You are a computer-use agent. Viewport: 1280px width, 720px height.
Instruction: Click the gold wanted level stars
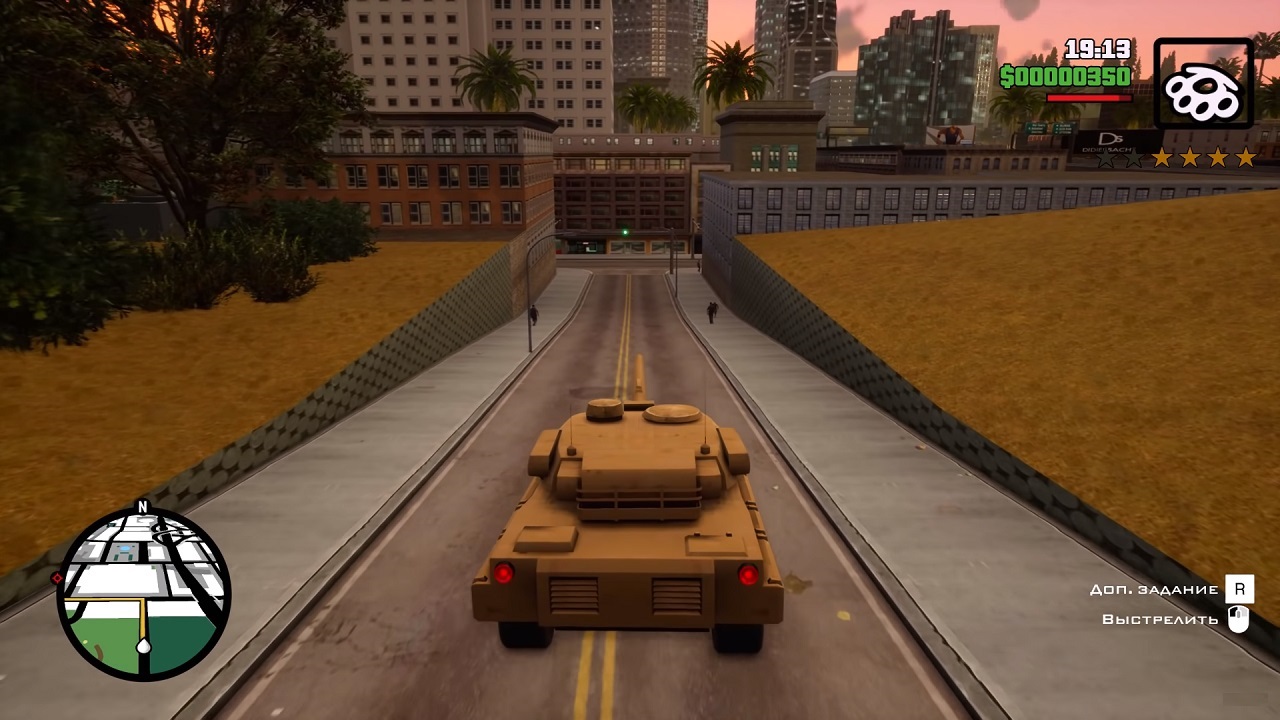1203,158
